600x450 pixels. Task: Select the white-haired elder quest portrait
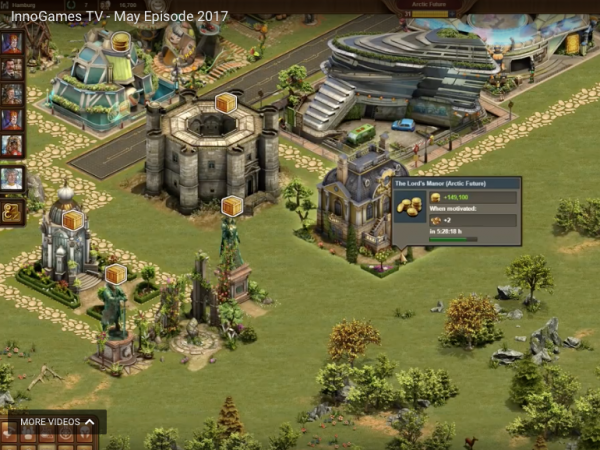(12, 179)
